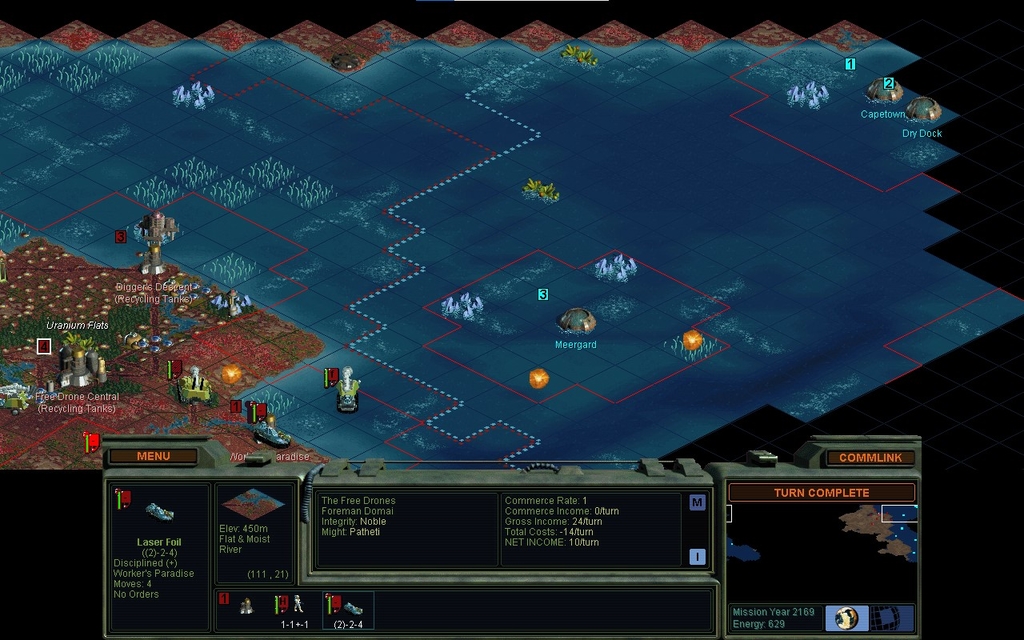Toggle the map grid view button
Image resolution: width=1024 pixels, height=640 pixels.
(x=883, y=617)
